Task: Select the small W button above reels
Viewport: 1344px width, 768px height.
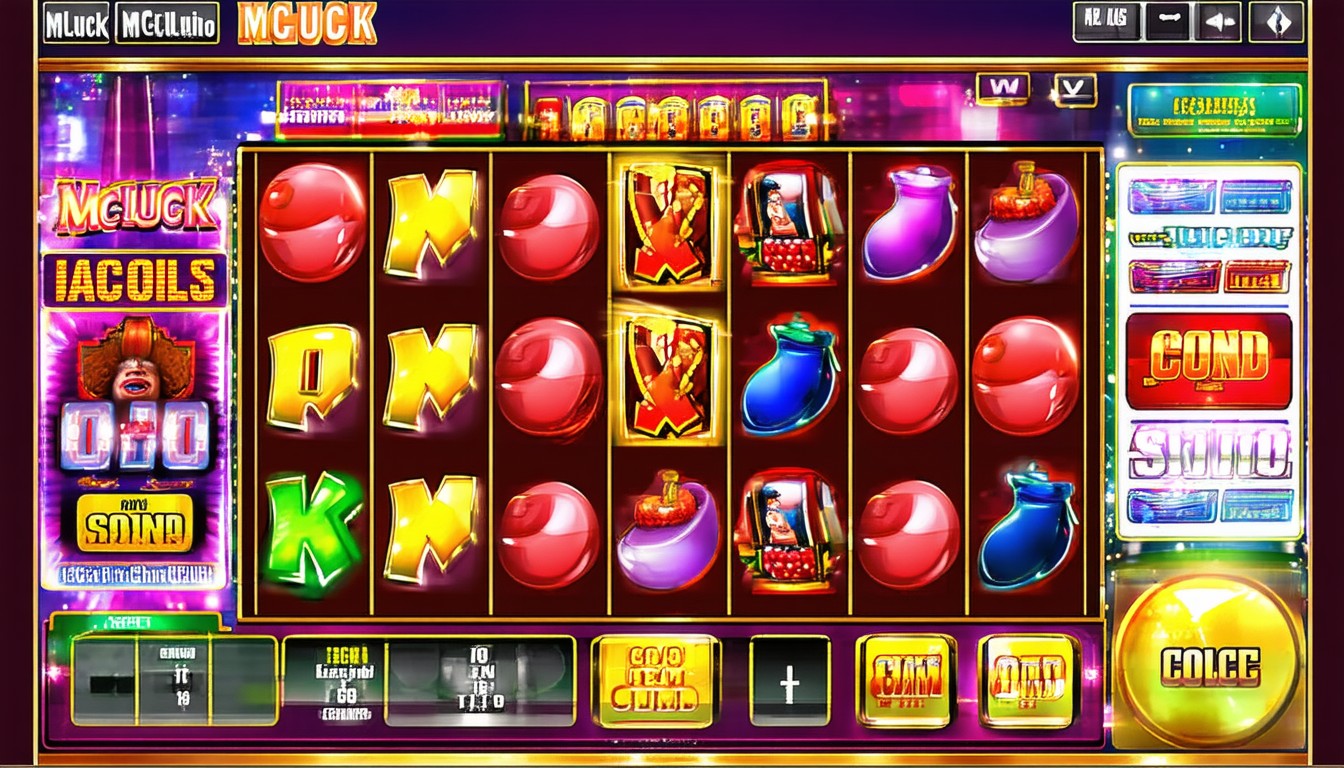Action: [x=1002, y=88]
